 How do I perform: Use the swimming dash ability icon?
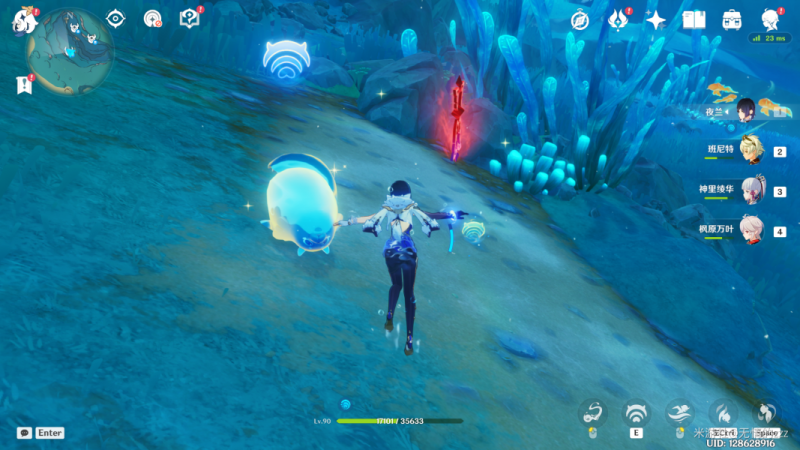point(680,413)
